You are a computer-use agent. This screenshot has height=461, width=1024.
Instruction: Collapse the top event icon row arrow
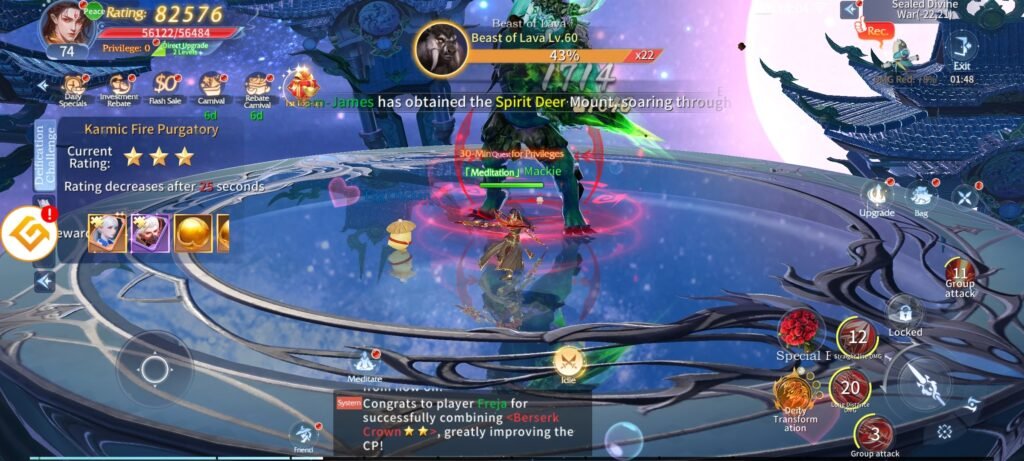coord(43,87)
